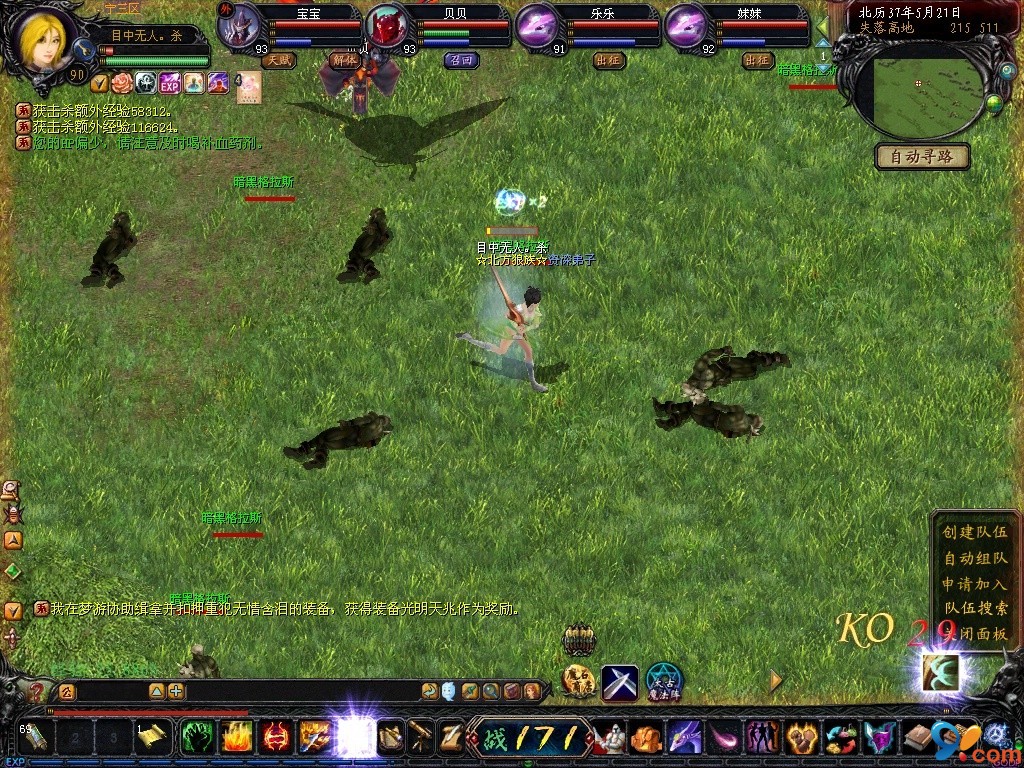Screen dimensions: 1024x768
Task: Select pet 宝宝 portrait
Action: (239, 28)
